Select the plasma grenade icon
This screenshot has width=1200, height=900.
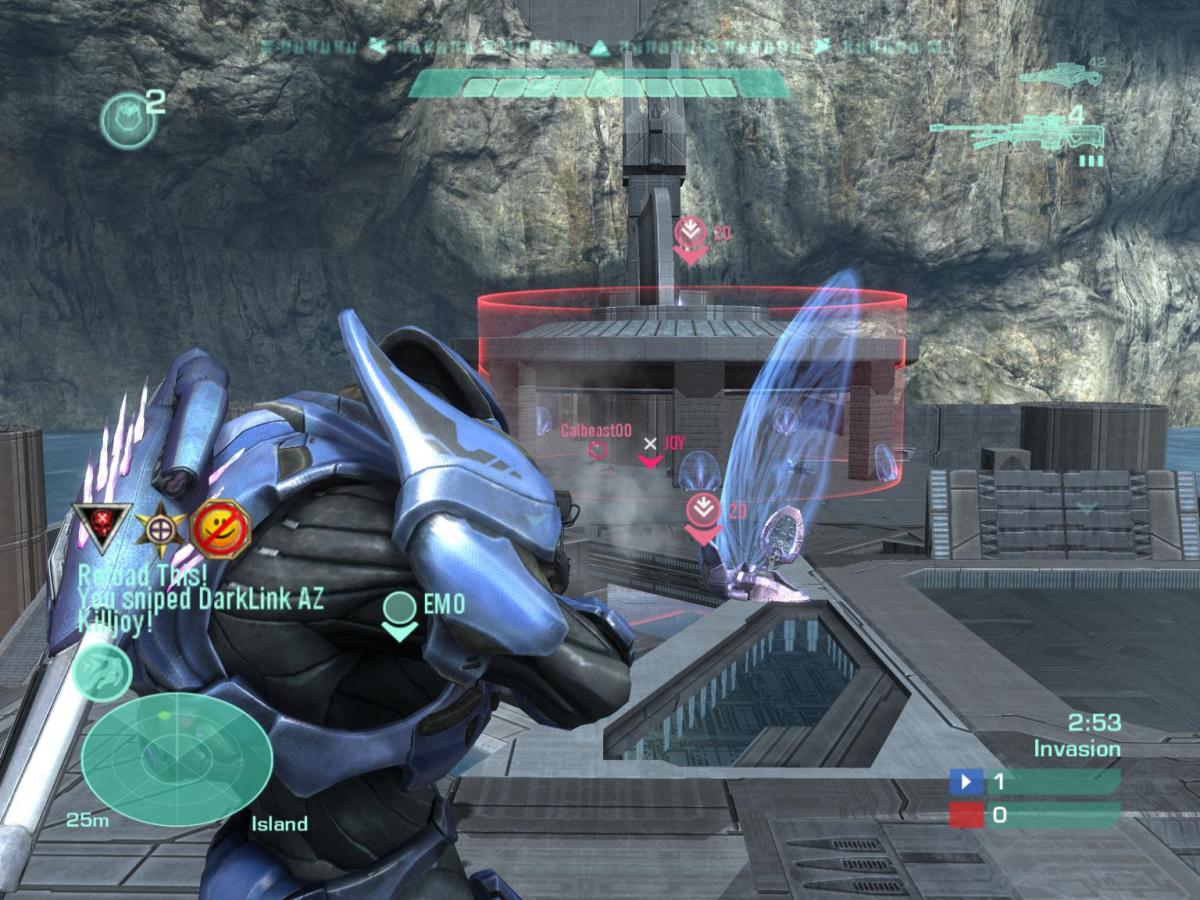[x=128, y=120]
